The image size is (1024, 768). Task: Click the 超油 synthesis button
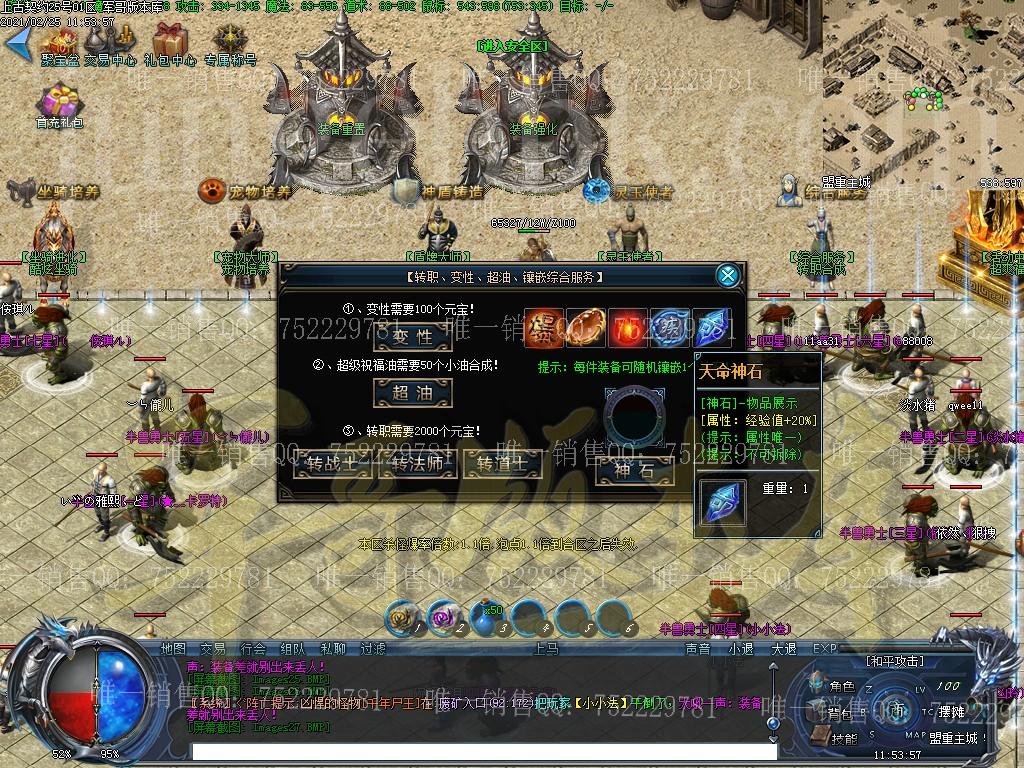pyautogui.click(x=412, y=393)
